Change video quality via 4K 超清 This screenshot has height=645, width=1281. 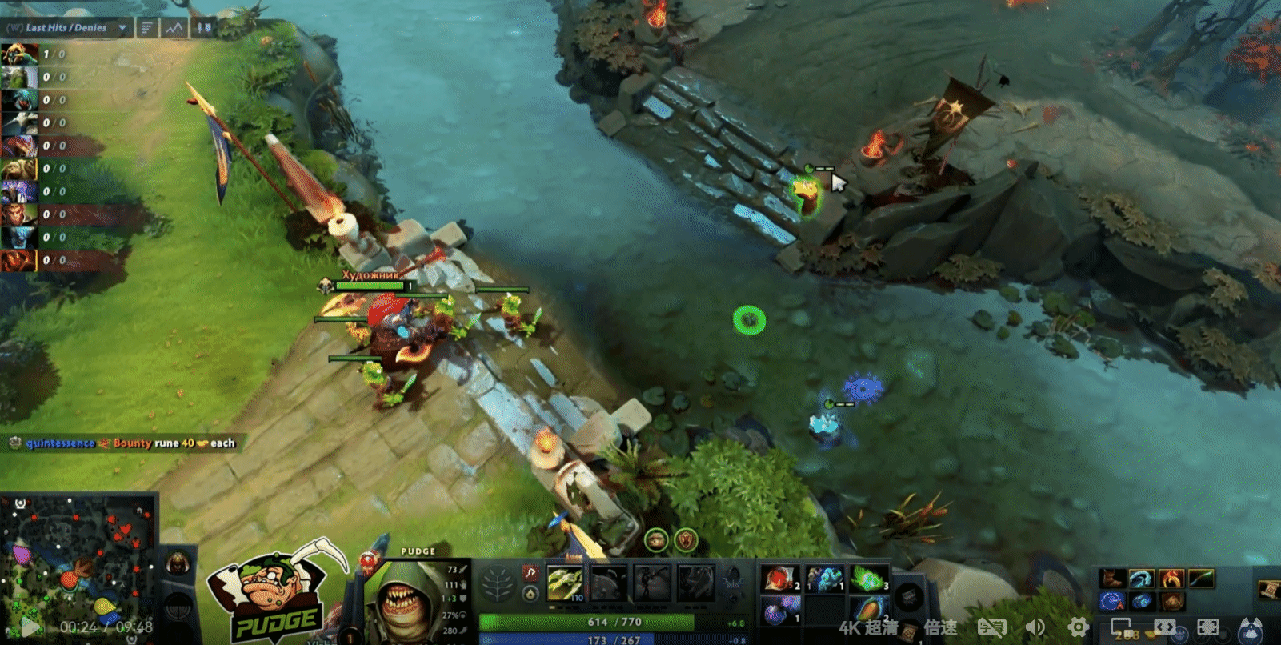[867, 628]
